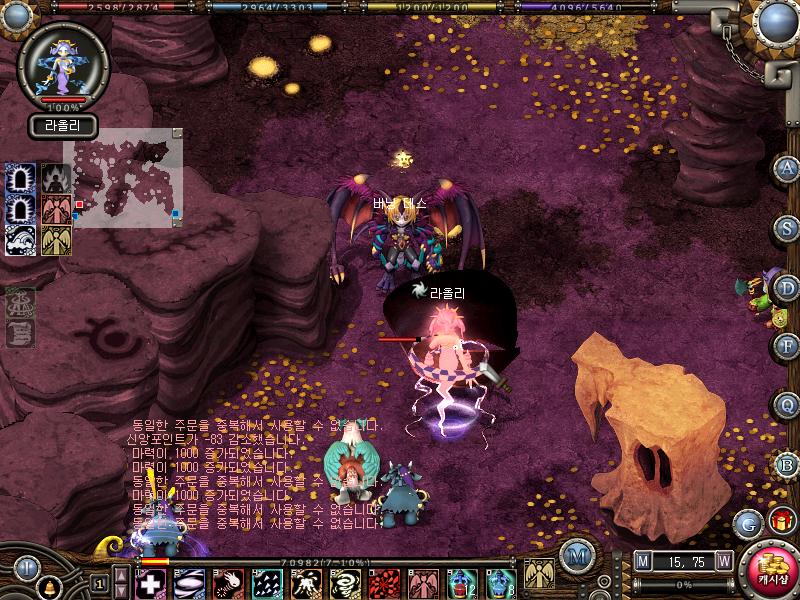Click the translucent cave minimap

124,178
